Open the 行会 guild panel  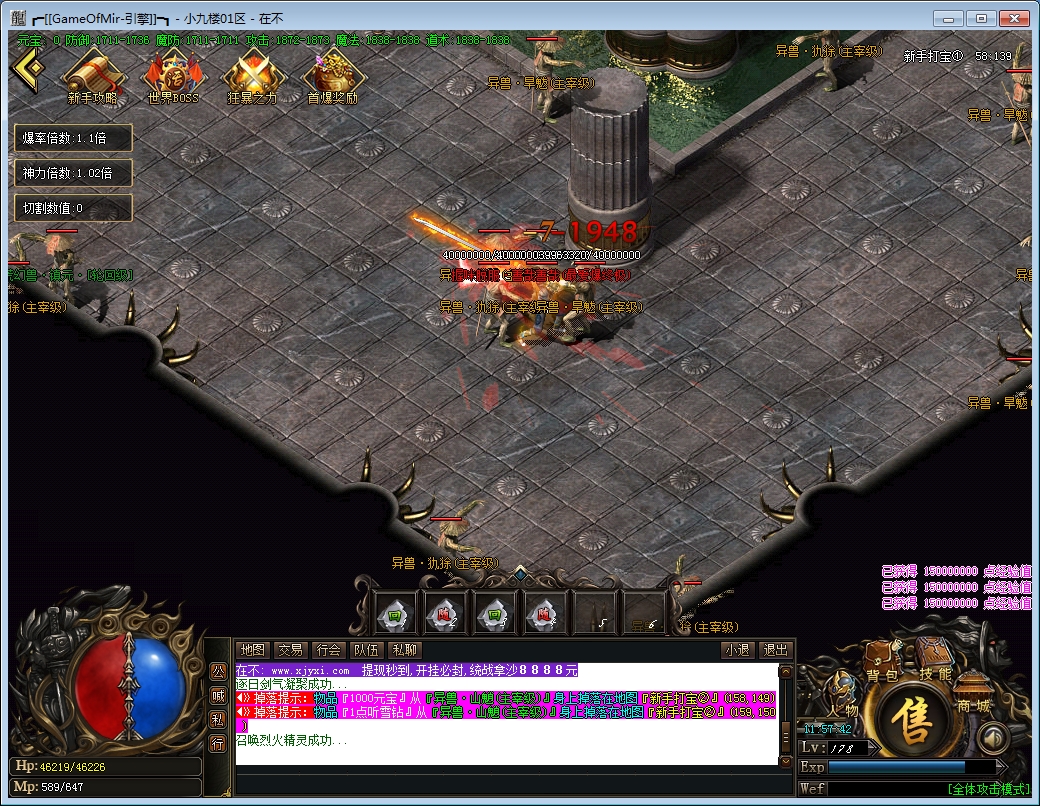click(327, 650)
